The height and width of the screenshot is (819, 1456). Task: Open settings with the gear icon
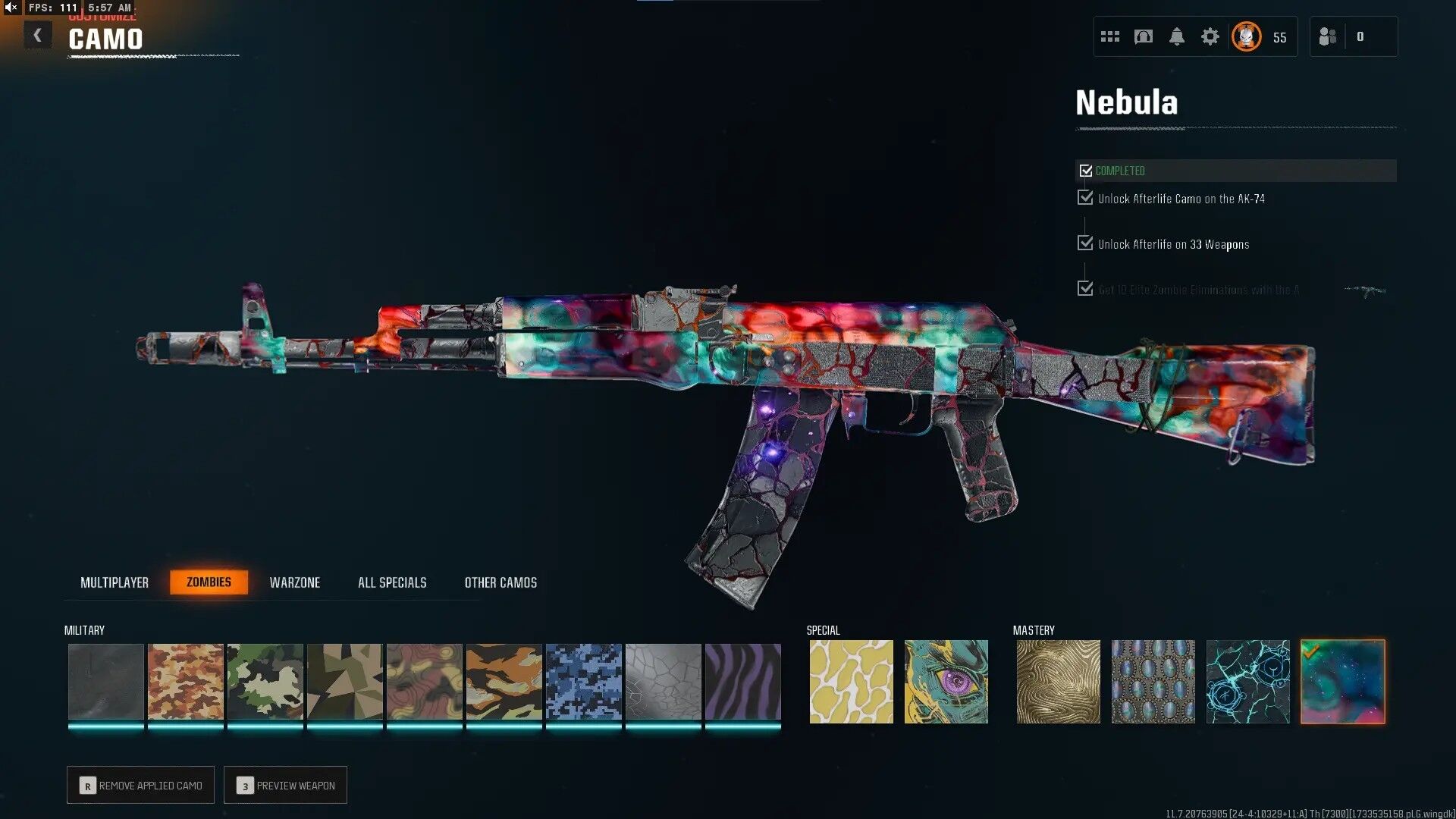pyautogui.click(x=1211, y=36)
